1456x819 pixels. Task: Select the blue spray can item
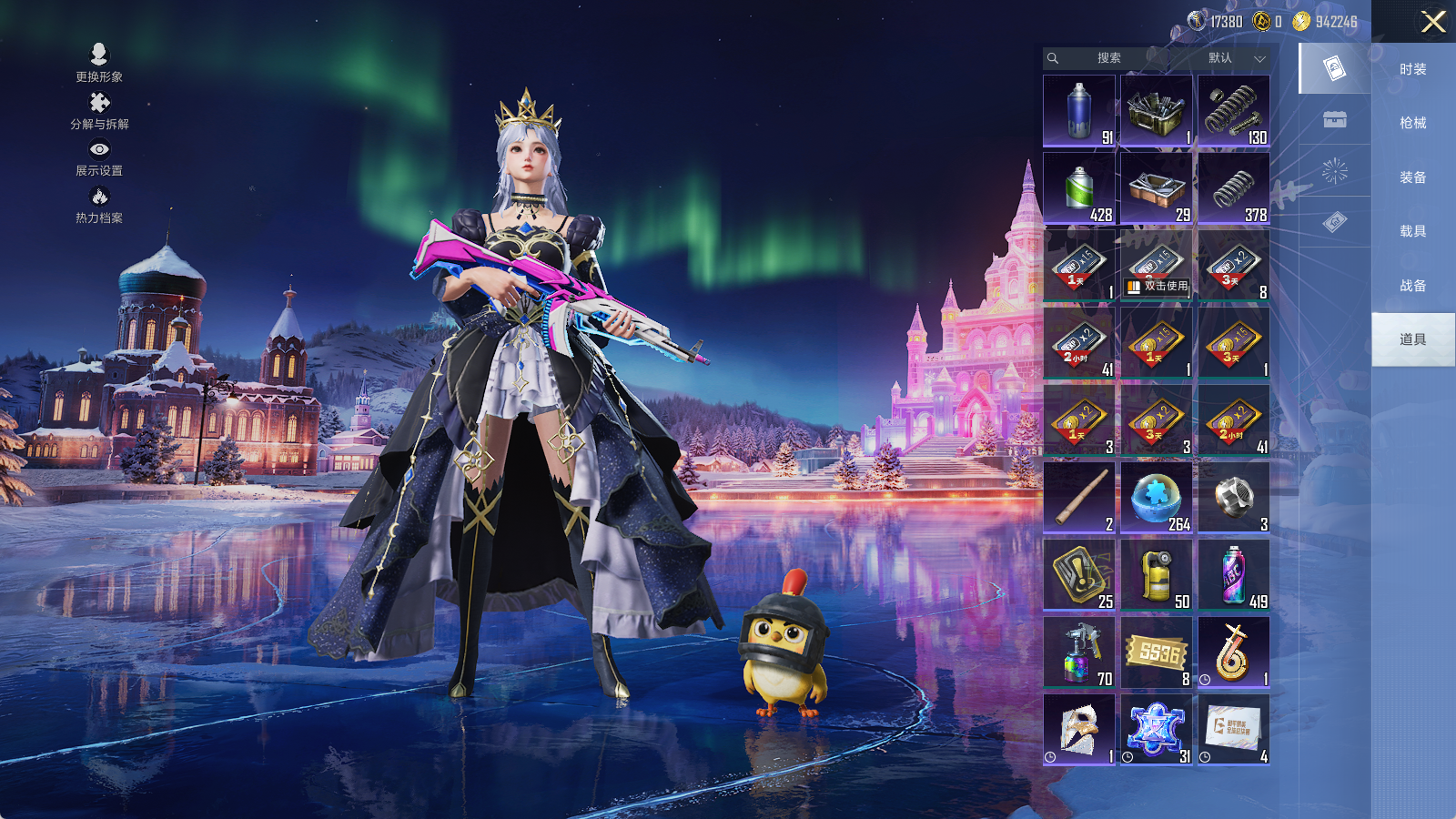coord(1079,110)
